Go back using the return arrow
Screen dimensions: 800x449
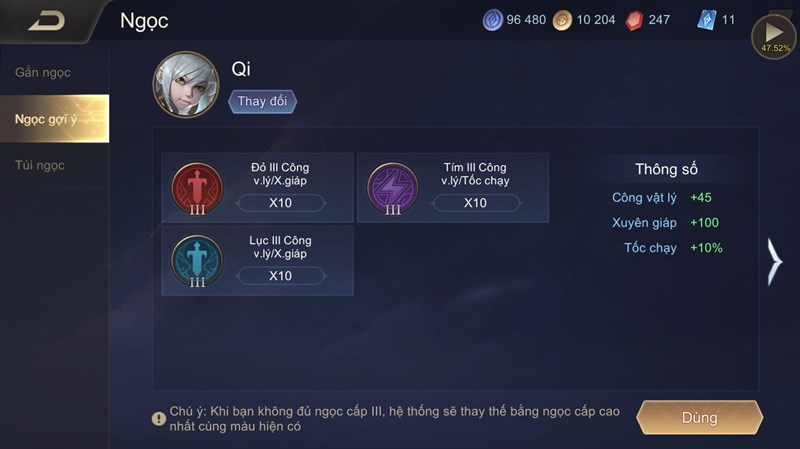(46, 20)
